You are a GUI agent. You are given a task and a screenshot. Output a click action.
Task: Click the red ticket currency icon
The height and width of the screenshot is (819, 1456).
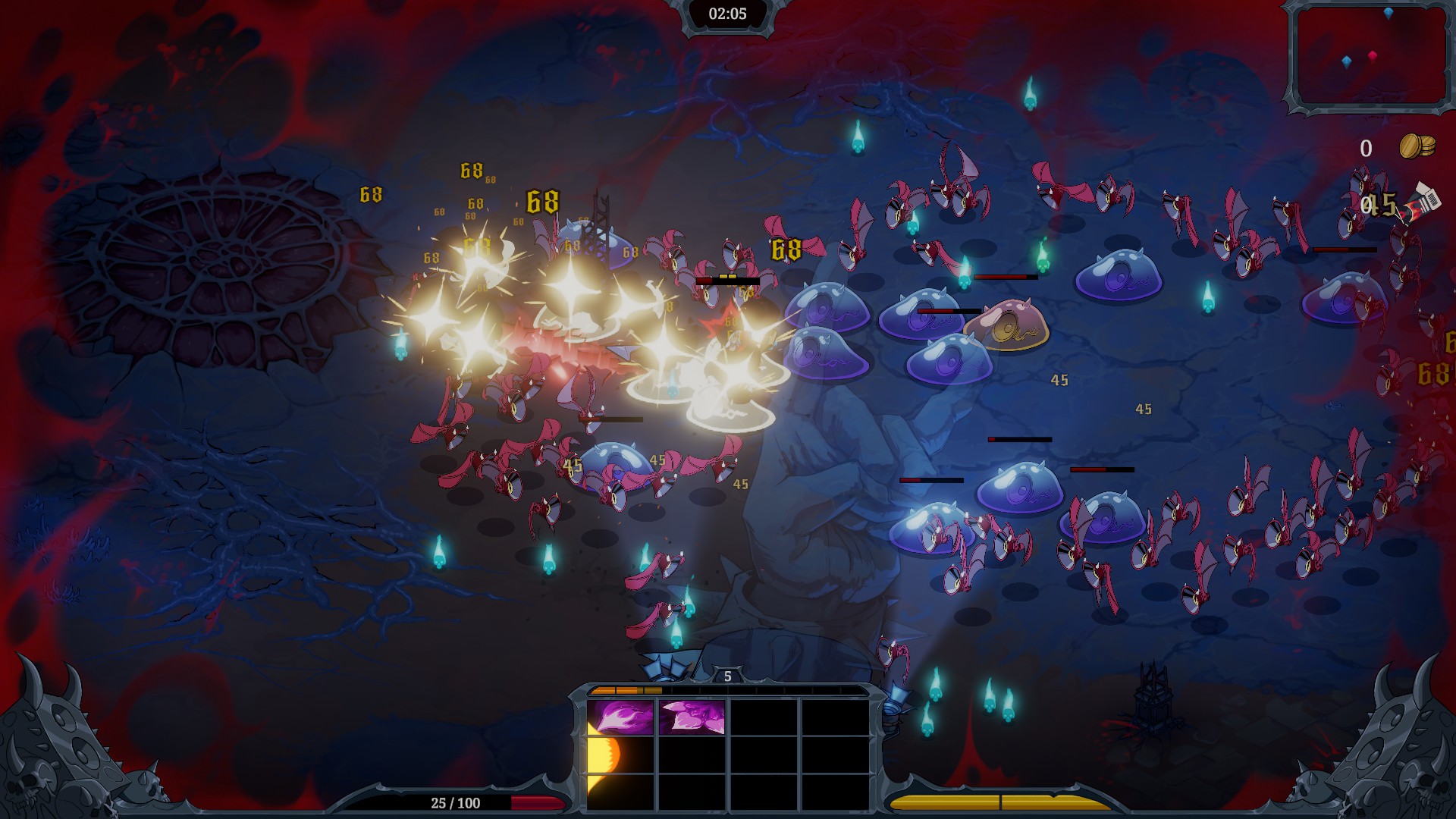[1423, 203]
